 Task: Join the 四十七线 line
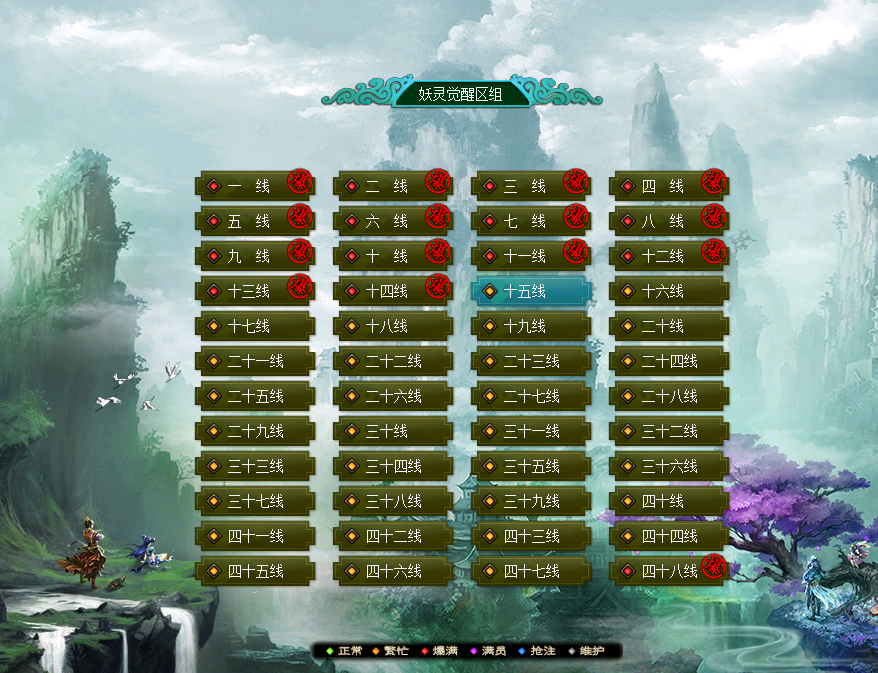[530, 571]
